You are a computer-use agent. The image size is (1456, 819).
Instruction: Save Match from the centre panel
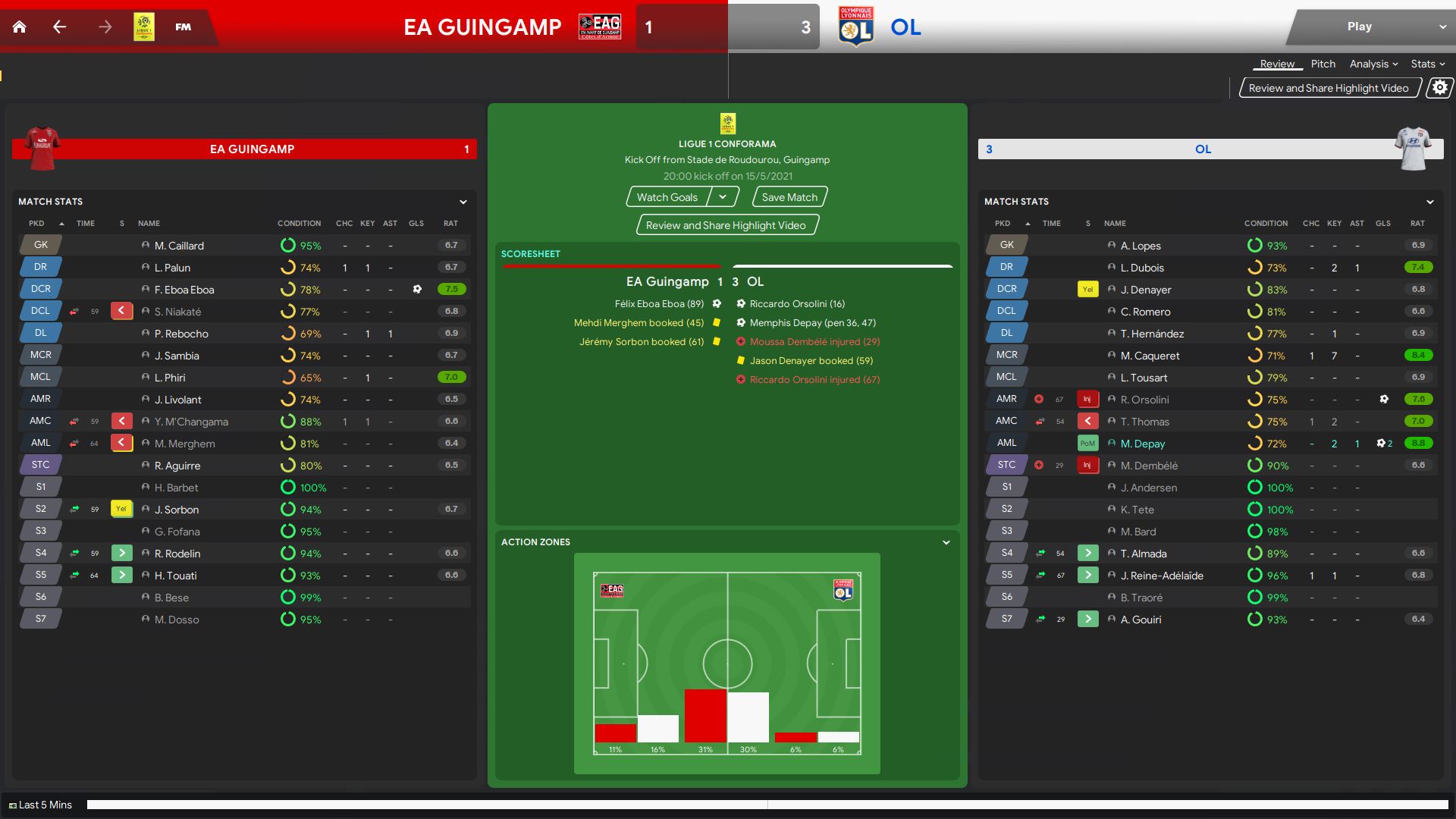(x=789, y=197)
